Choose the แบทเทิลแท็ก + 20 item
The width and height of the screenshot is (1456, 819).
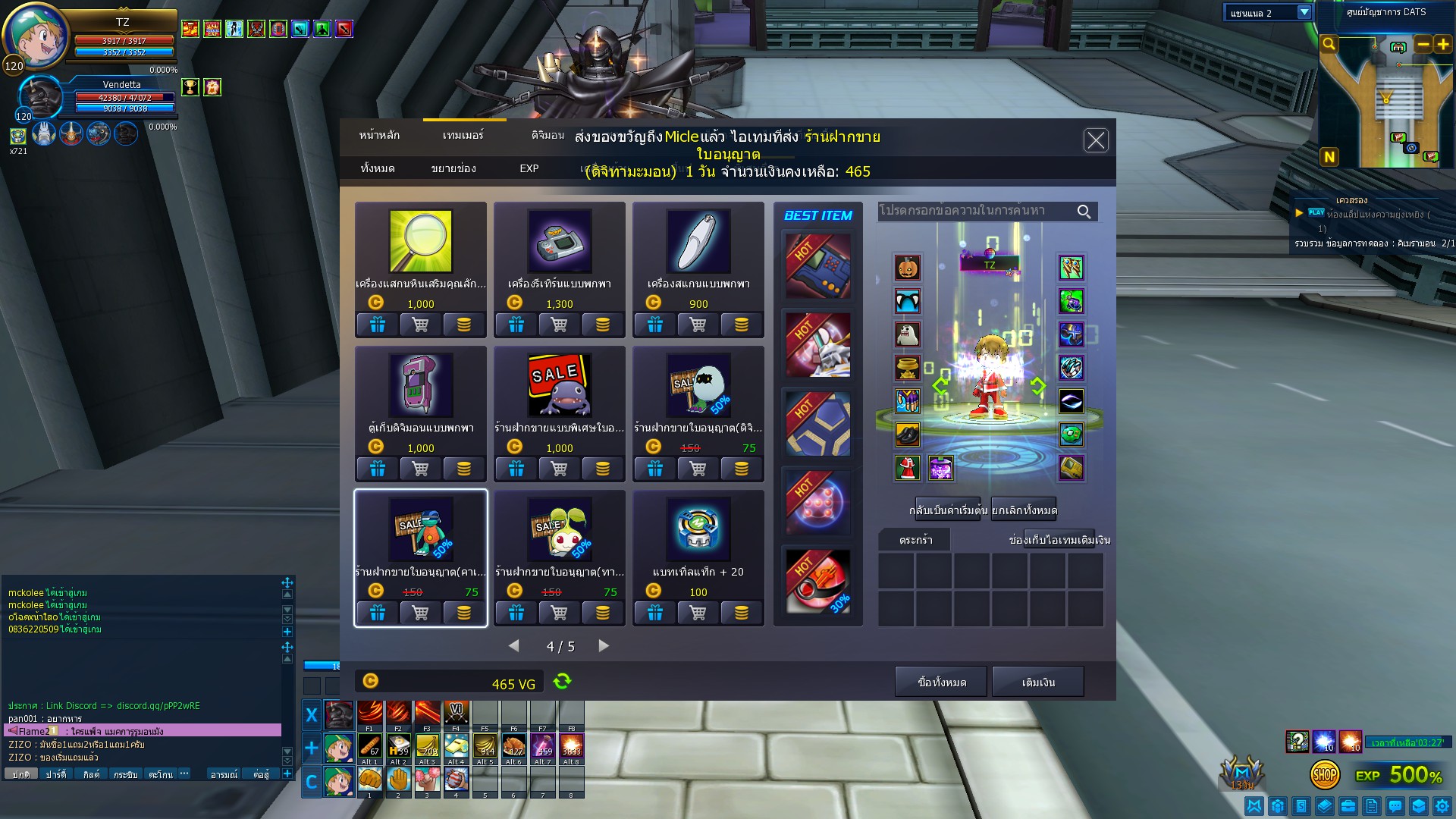coord(698,531)
